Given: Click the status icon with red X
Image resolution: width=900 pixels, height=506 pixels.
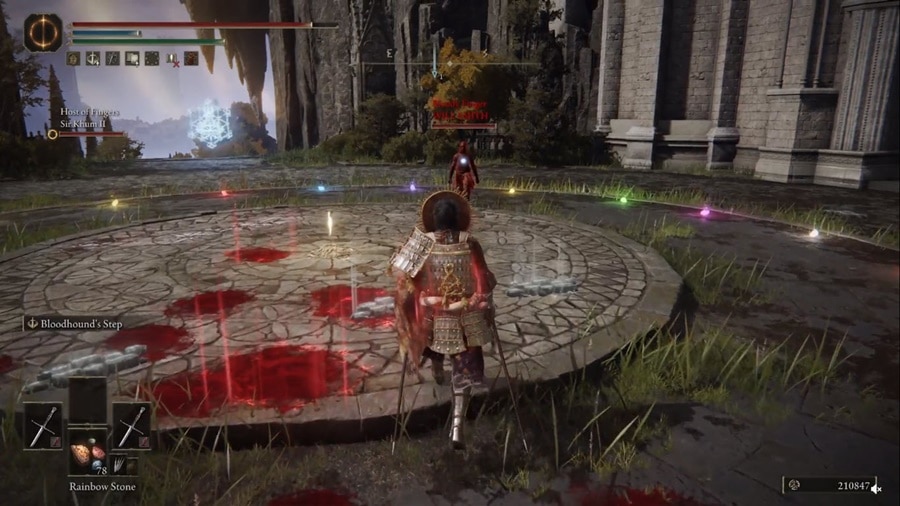Looking at the screenshot, I should pos(172,59).
